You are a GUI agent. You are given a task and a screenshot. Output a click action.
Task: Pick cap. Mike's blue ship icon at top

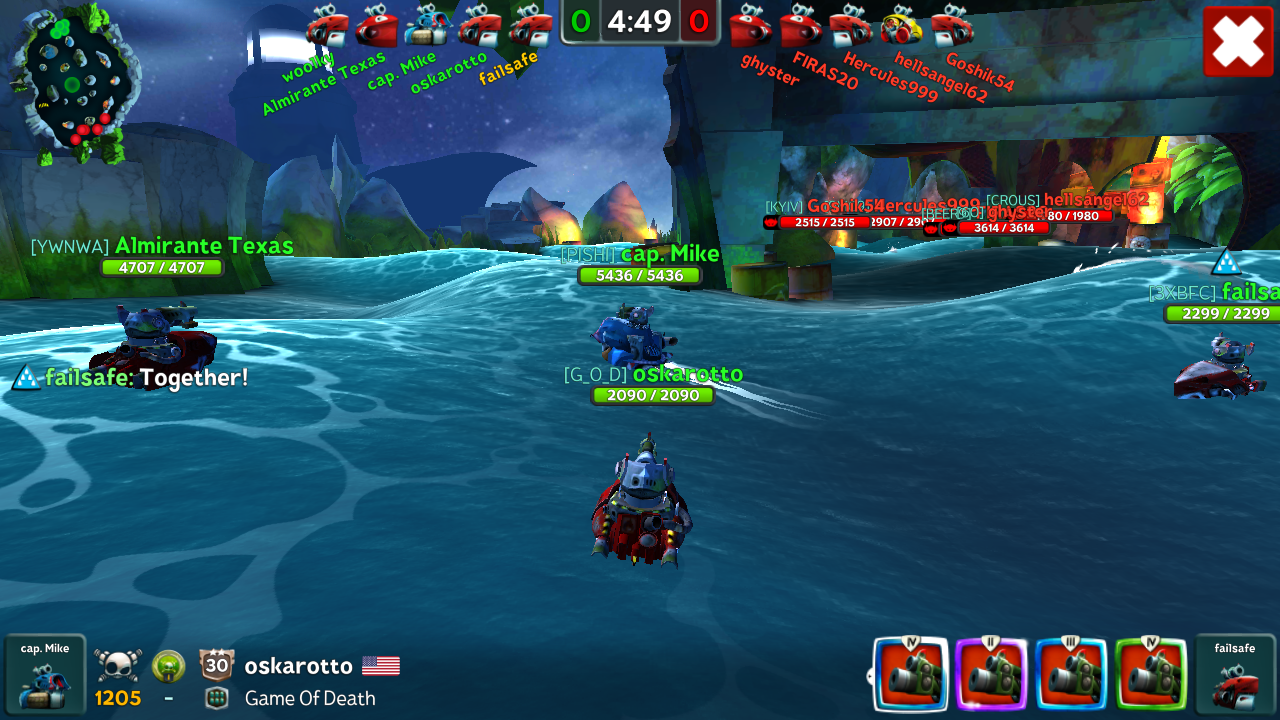point(428,26)
